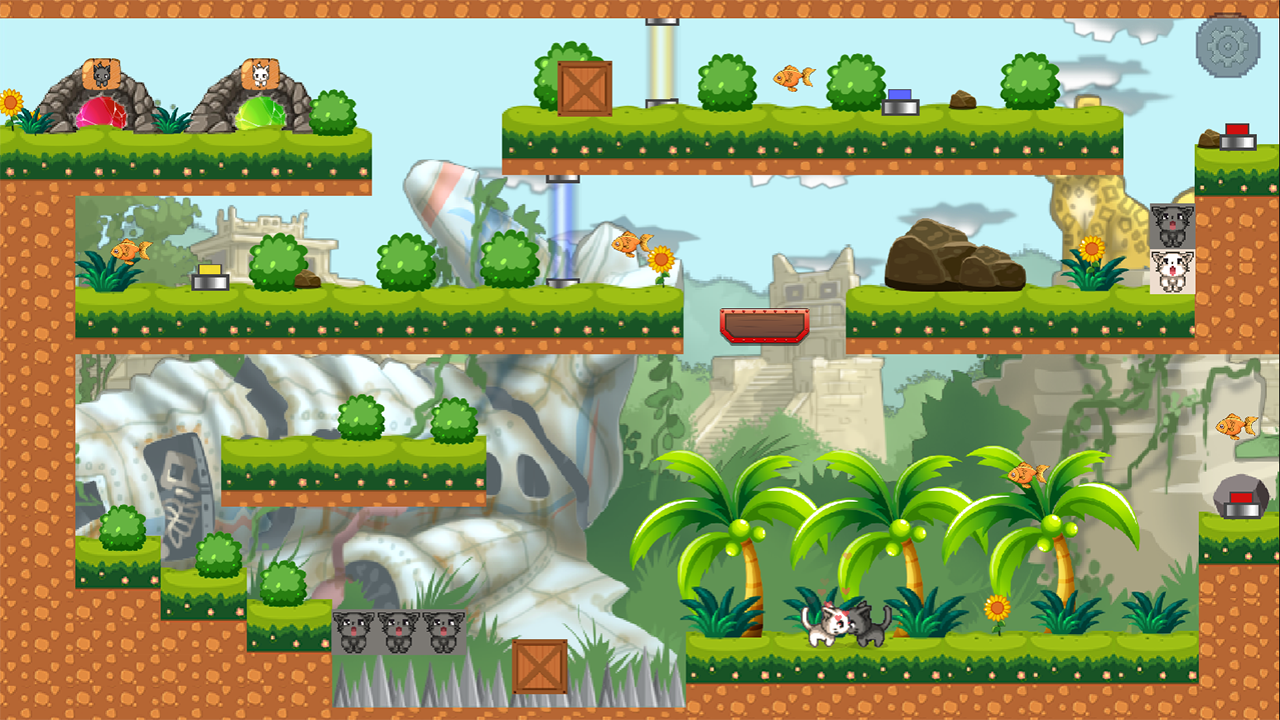This screenshot has width=1280, height=720.
Task: Collect the goldfish near the top platform
Action: pos(795,76)
